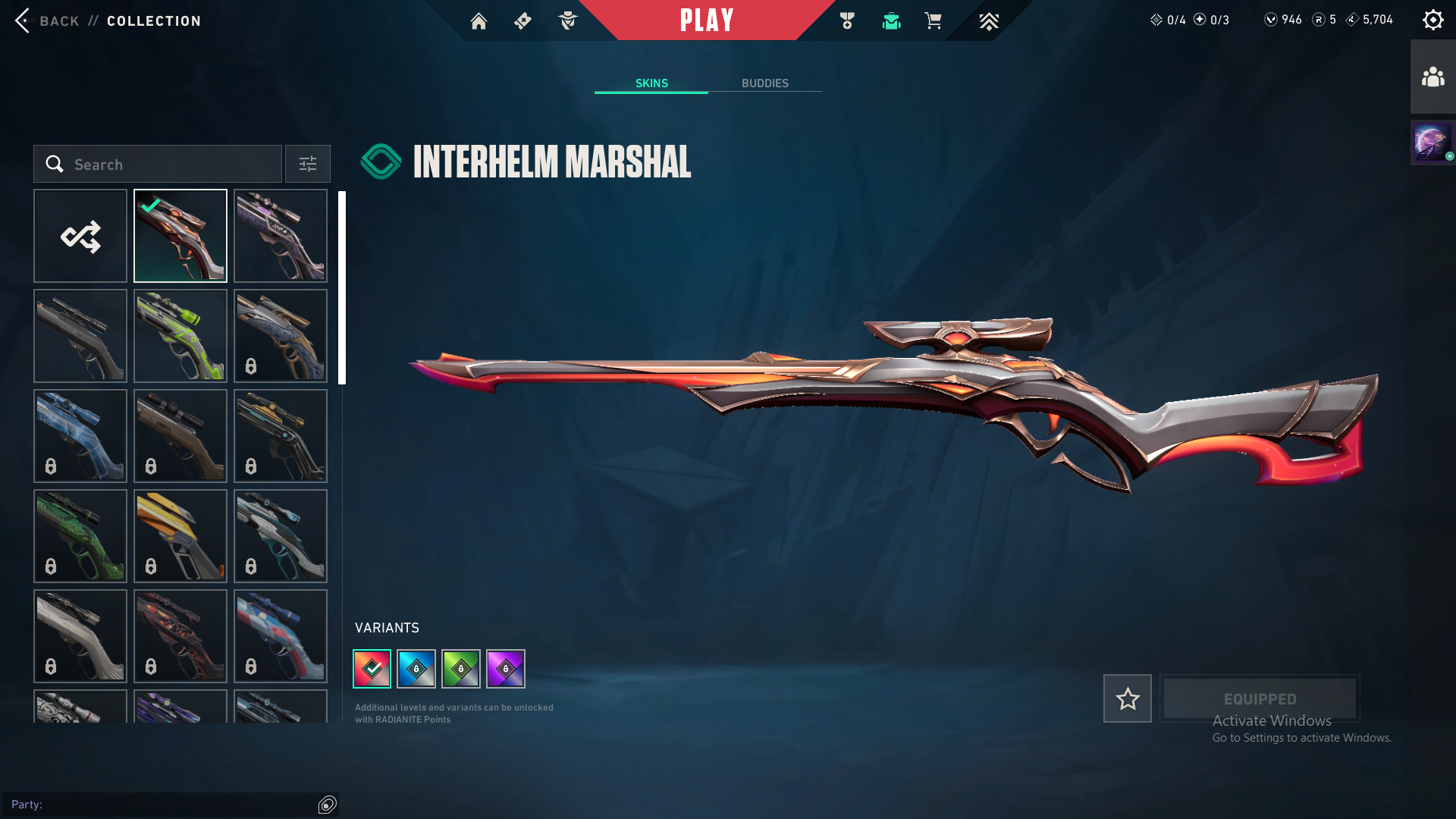The width and height of the screenshot is (1456, 819).
Task: Click the skin Search field
Action: click(x=158, y=164)
